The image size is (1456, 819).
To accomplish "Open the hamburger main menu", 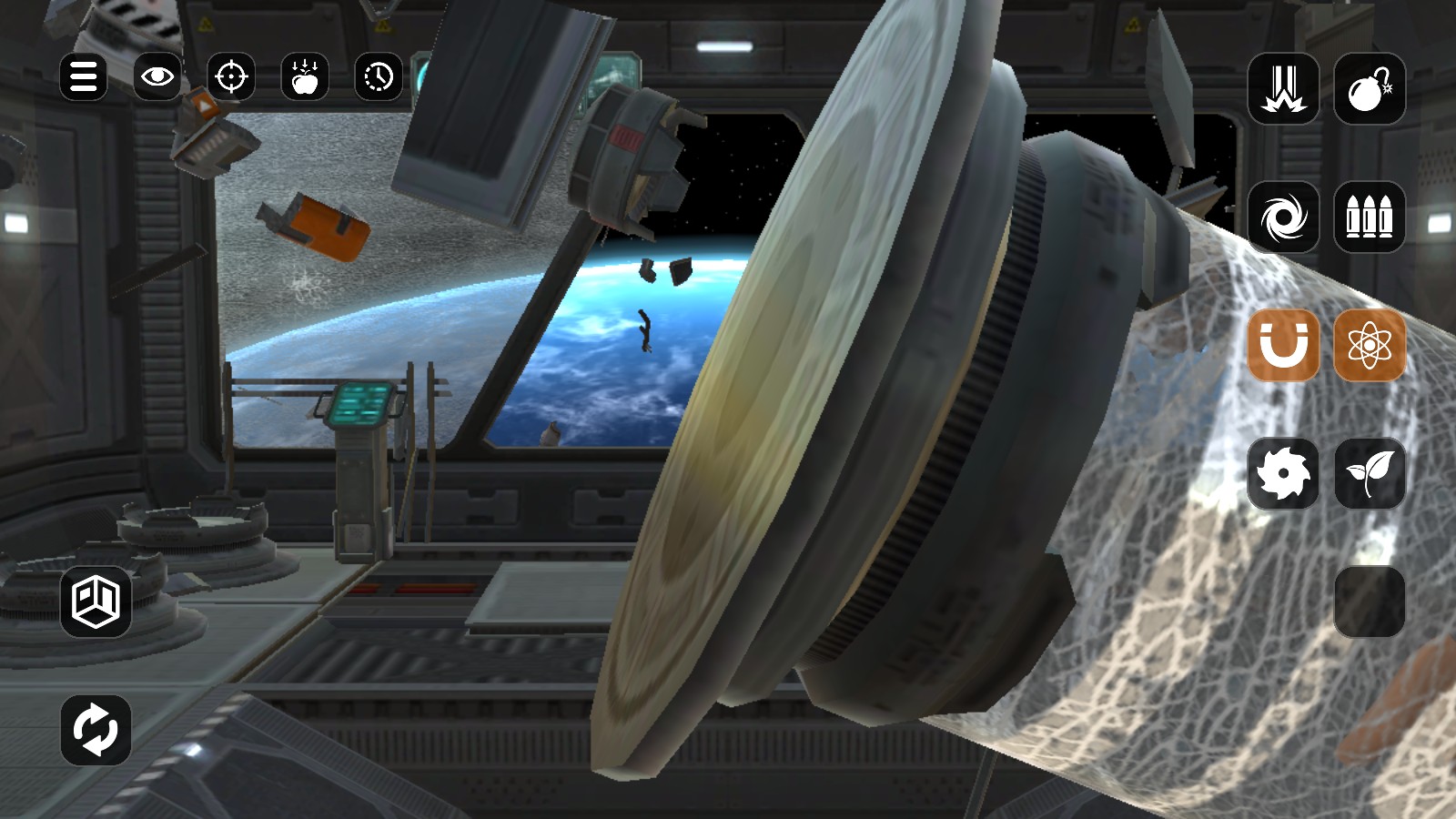I will point(83,77).
